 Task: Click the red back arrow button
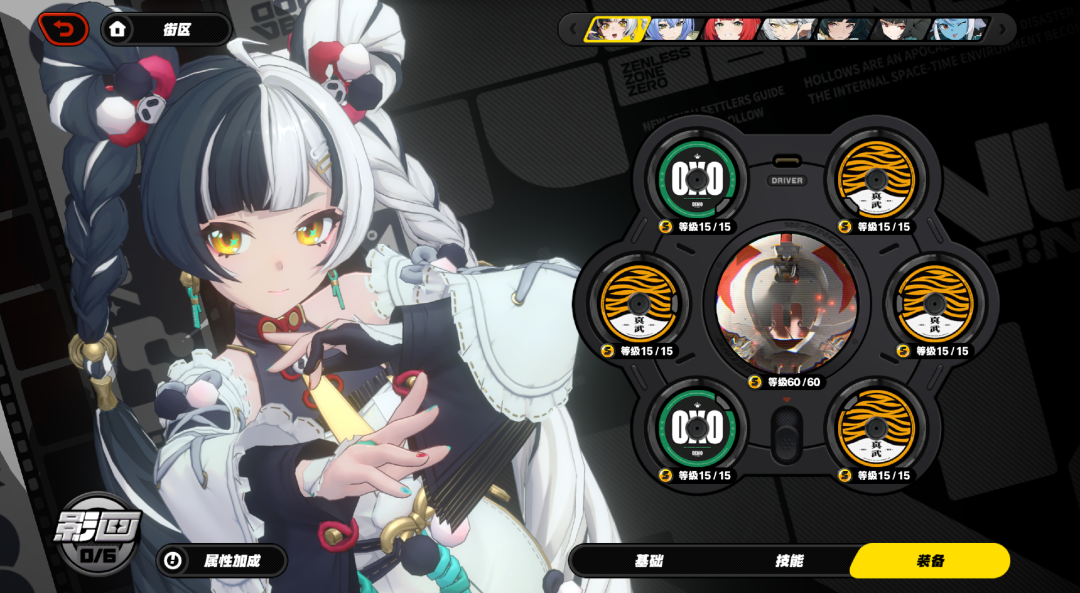click(64, 29)
